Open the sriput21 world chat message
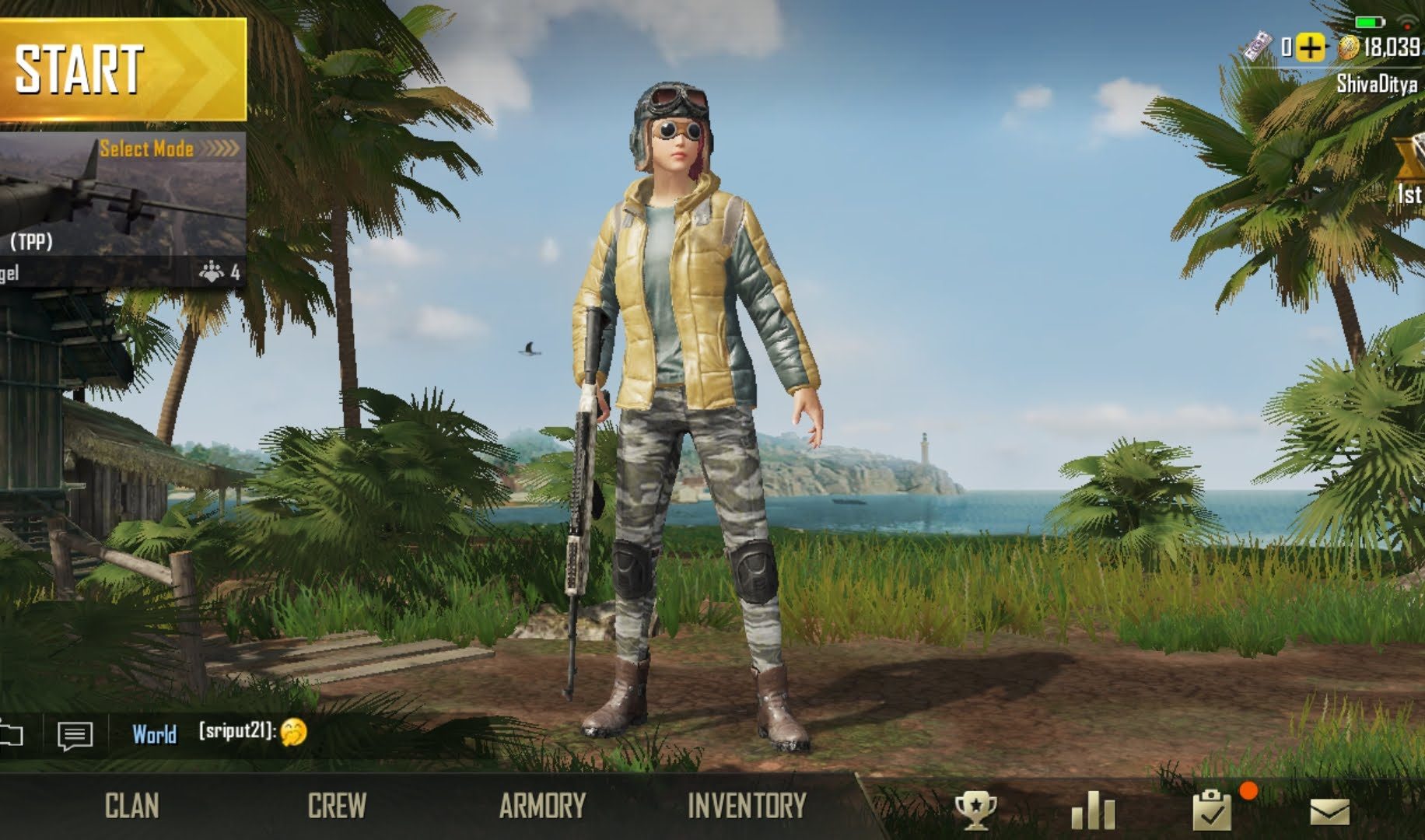Screen dimensions: 1425x840 pos(252,731)
